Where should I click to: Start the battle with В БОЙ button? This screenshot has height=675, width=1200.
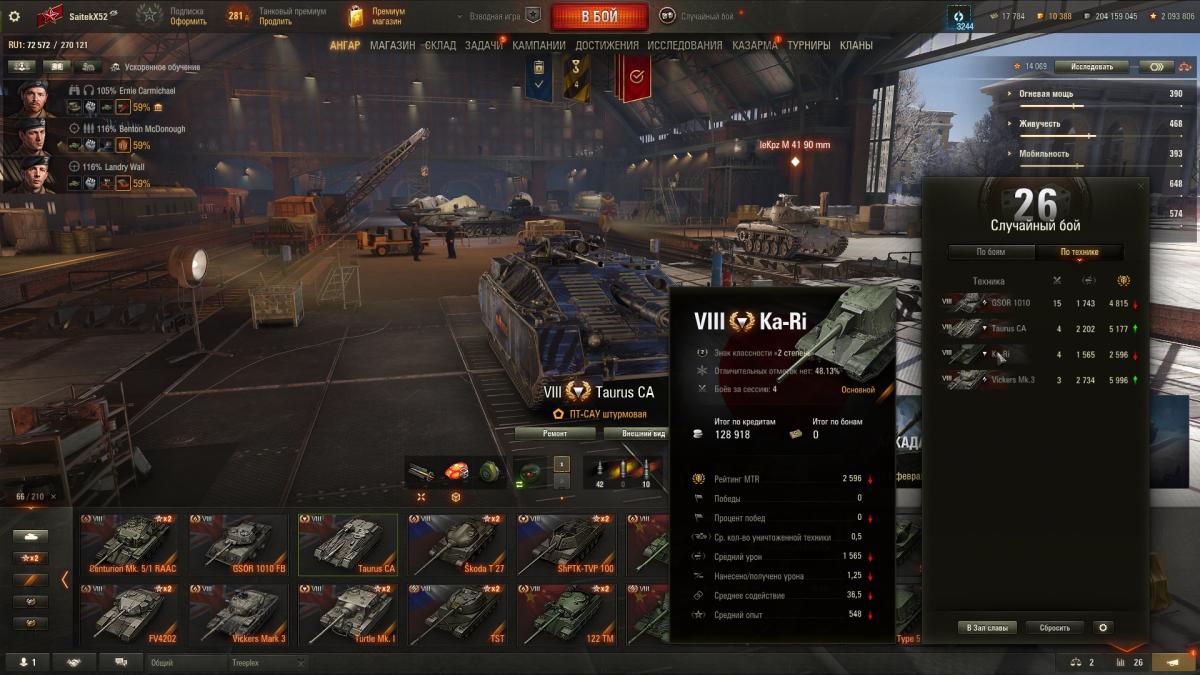coord(597,16)
